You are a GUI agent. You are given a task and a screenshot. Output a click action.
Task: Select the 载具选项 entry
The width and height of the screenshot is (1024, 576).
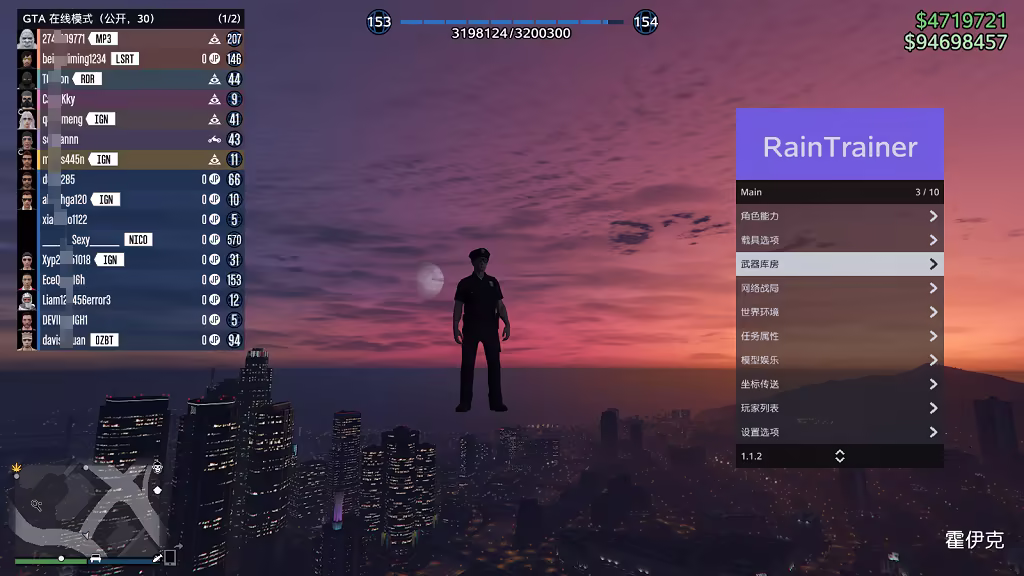[839, 240]
